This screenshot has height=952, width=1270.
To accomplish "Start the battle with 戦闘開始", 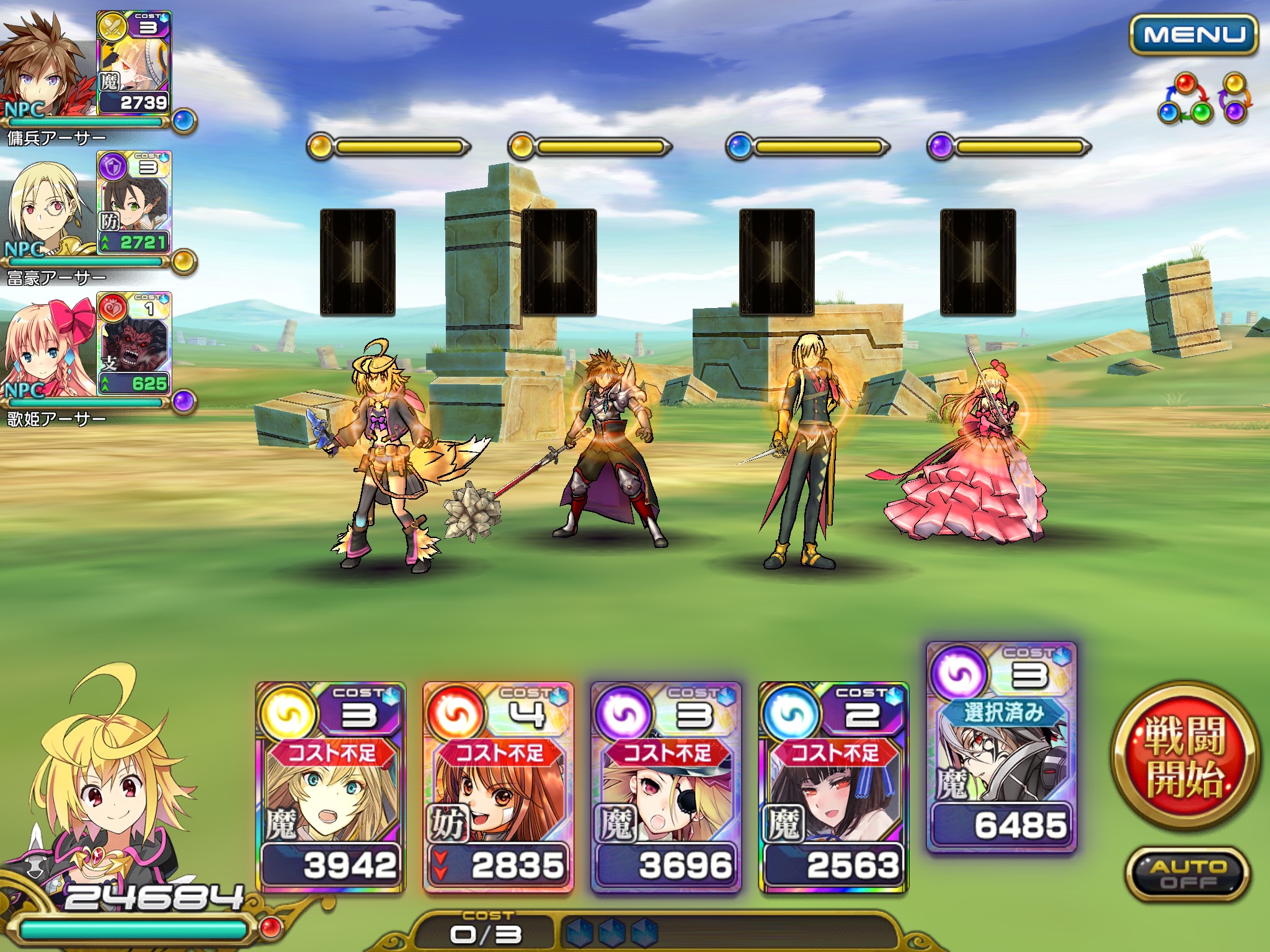I will click(1185, 756).
